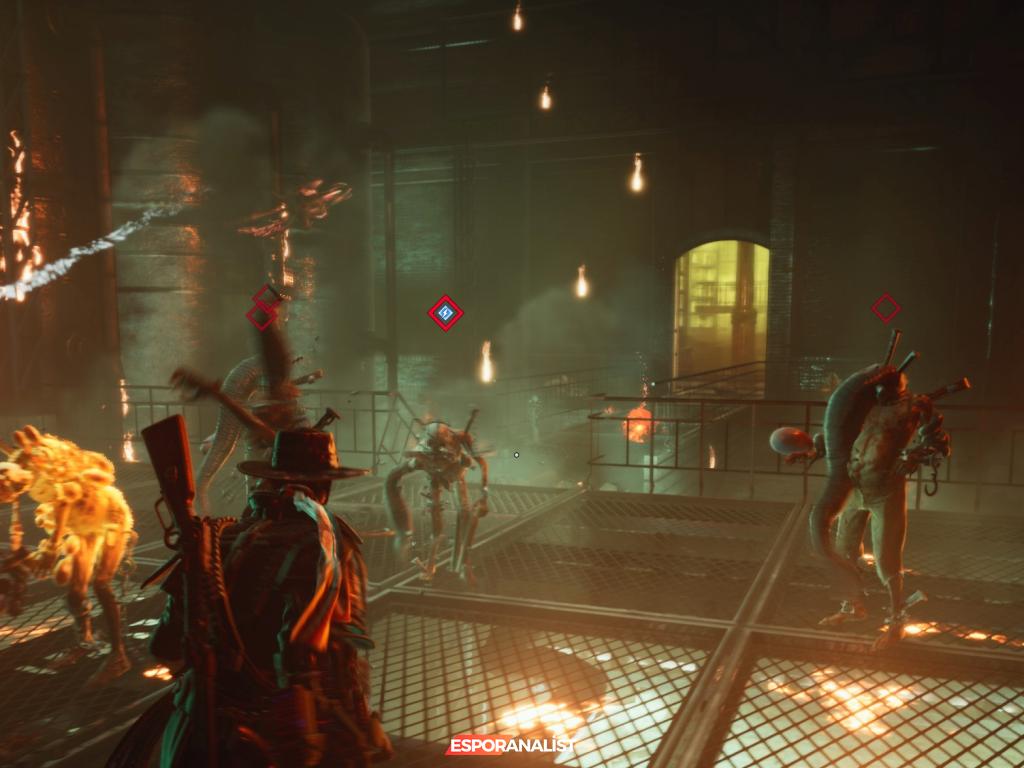Select the red diamond marker with blue icon

pos(445,314)
